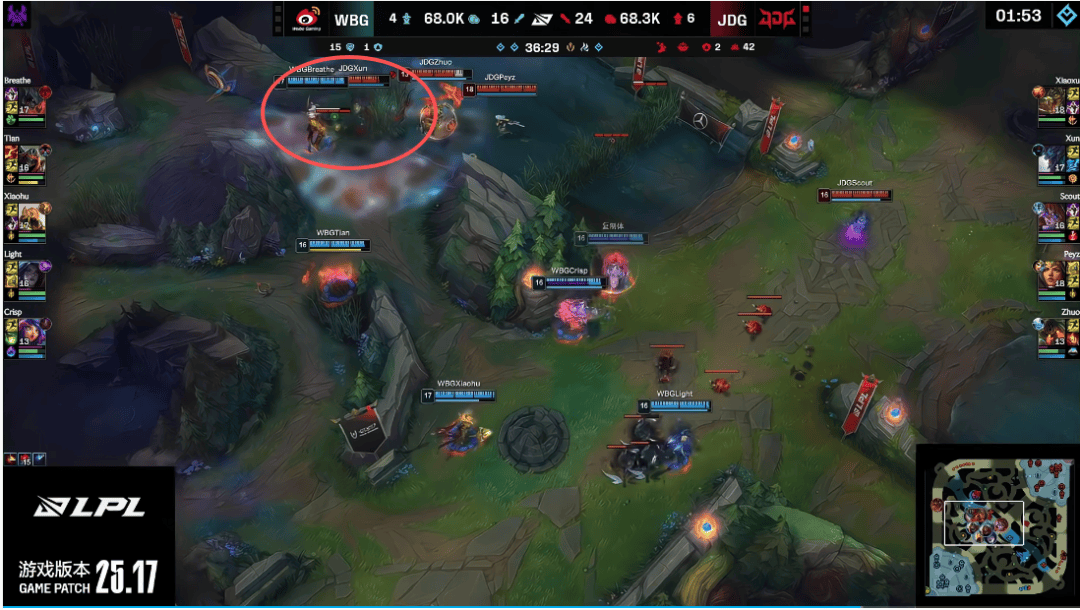The image size is (1080, 610).
Task: Click the red JDG team logo
Action: click(773, 18)
